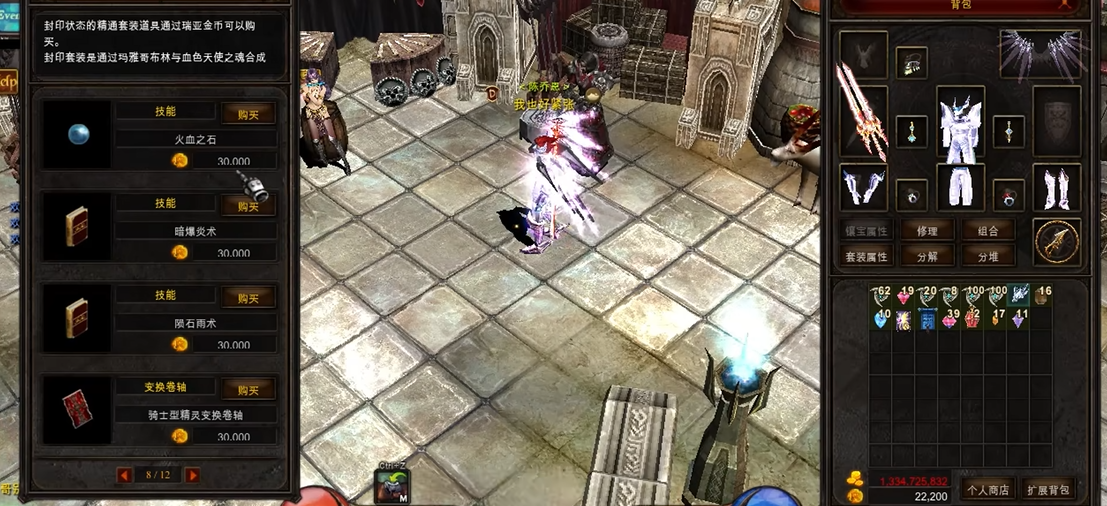
Task: Click the 修理 repair button
Action: click(x=927, y=231)
